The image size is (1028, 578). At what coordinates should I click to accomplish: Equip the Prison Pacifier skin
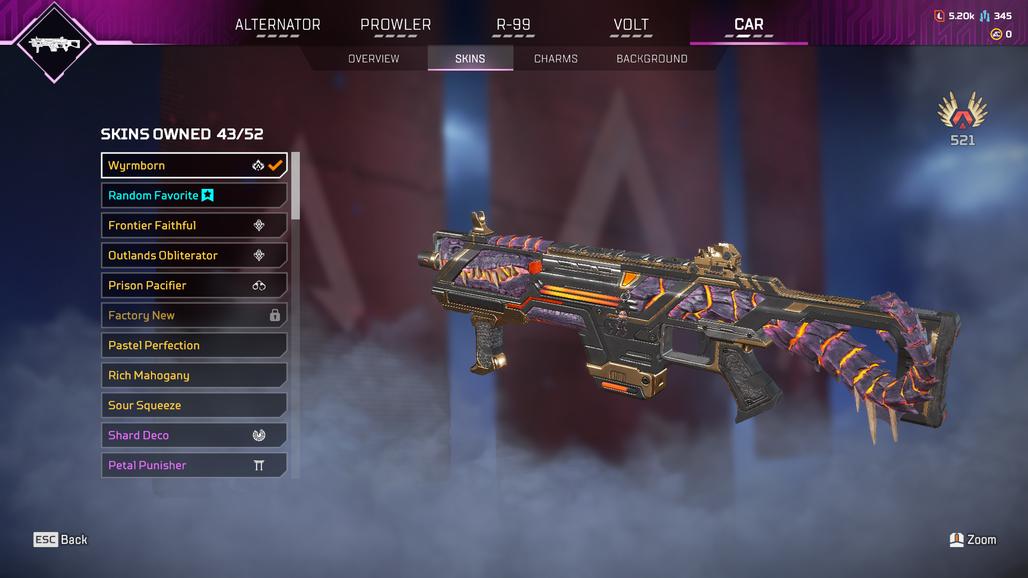[x=194, y=285]
